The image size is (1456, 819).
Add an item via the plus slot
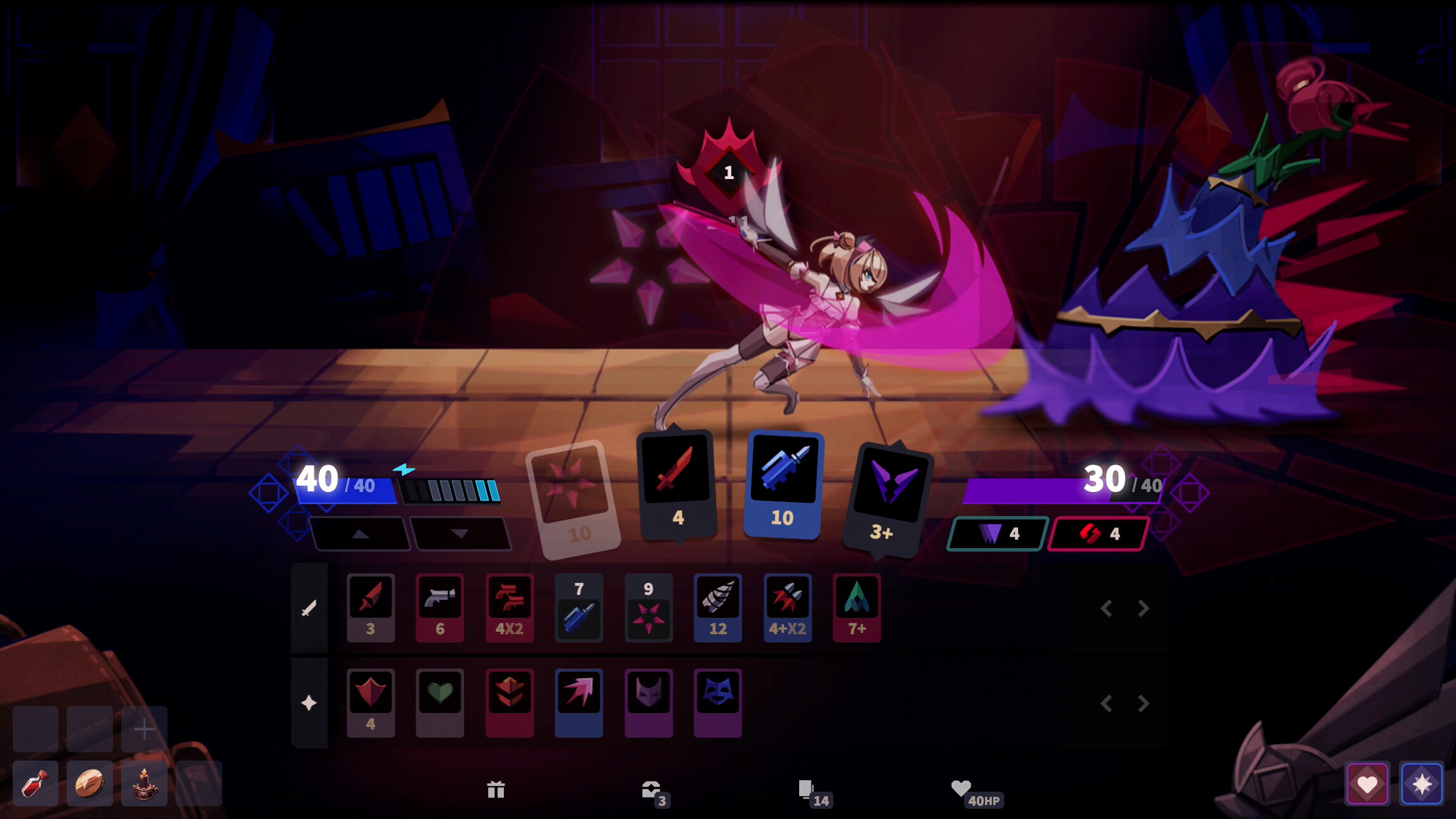(x=145, y=728)
